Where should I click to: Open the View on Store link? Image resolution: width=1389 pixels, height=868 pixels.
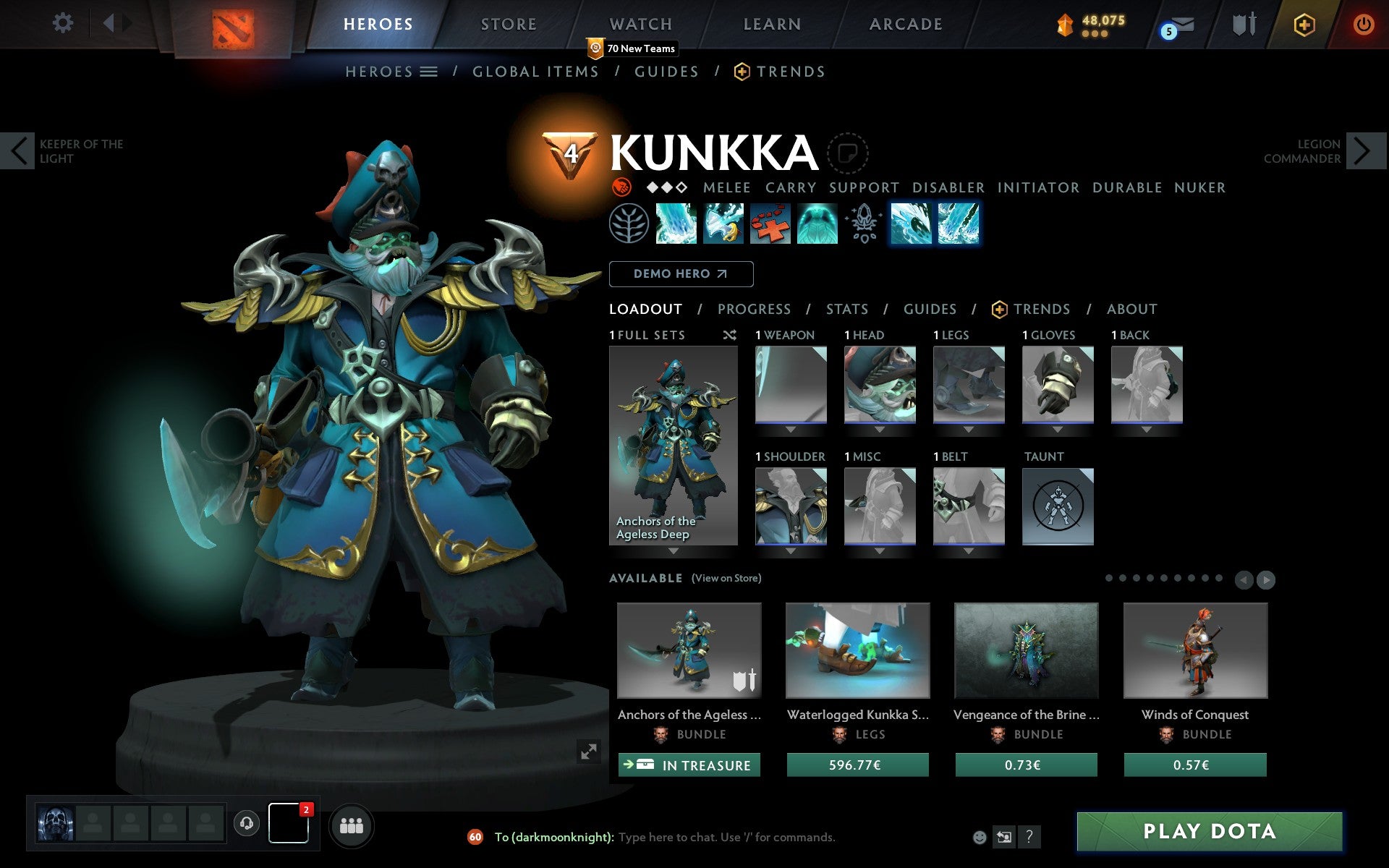pos(726,578)
